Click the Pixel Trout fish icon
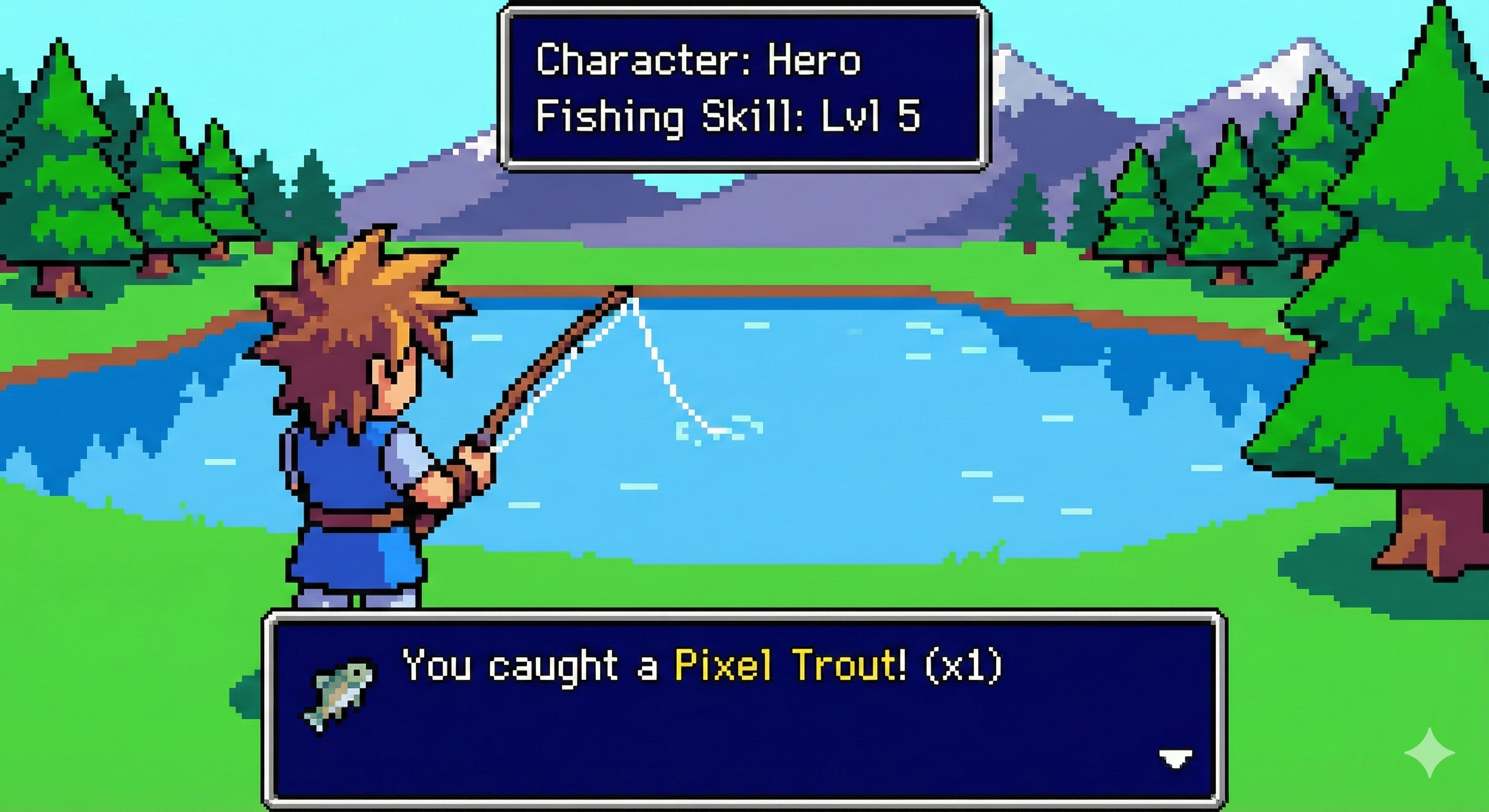1489x812 pixels. (338, 695)
